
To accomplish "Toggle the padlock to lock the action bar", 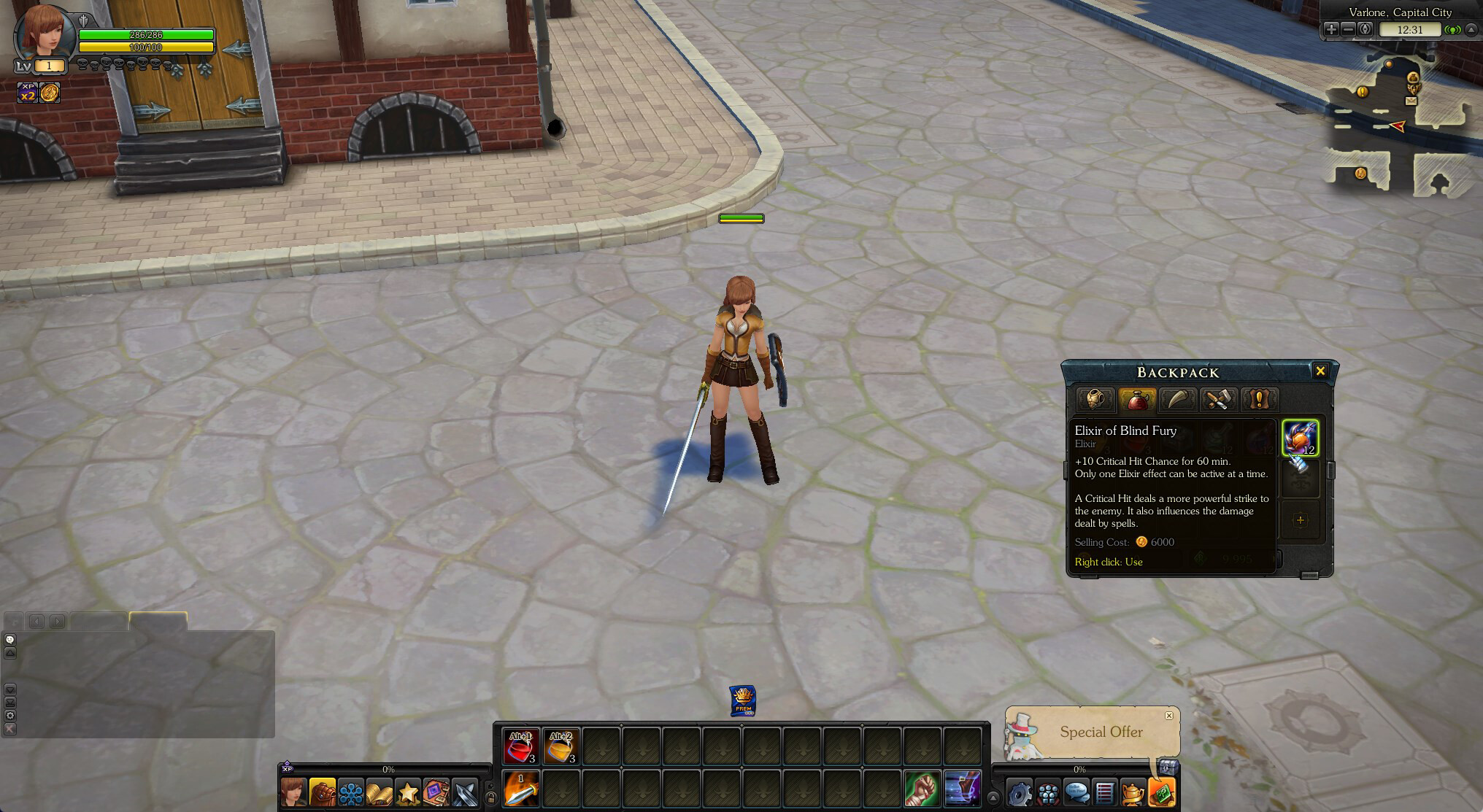I will click(x=490, y=800).
